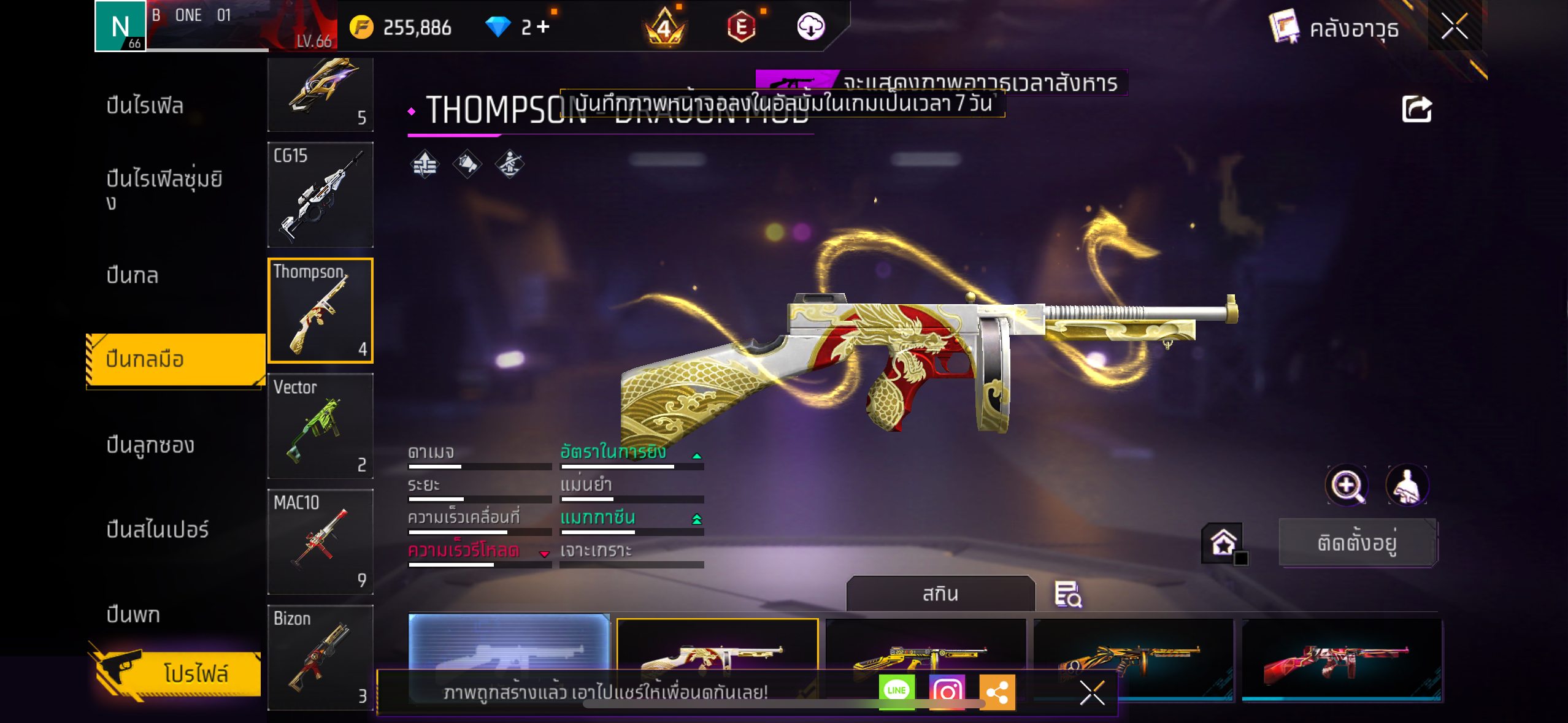Image resolution: width=1568 pixels, height=723 pixels.
Task: Dismiss the screenshot share banner
Action: click(1092, 693)
